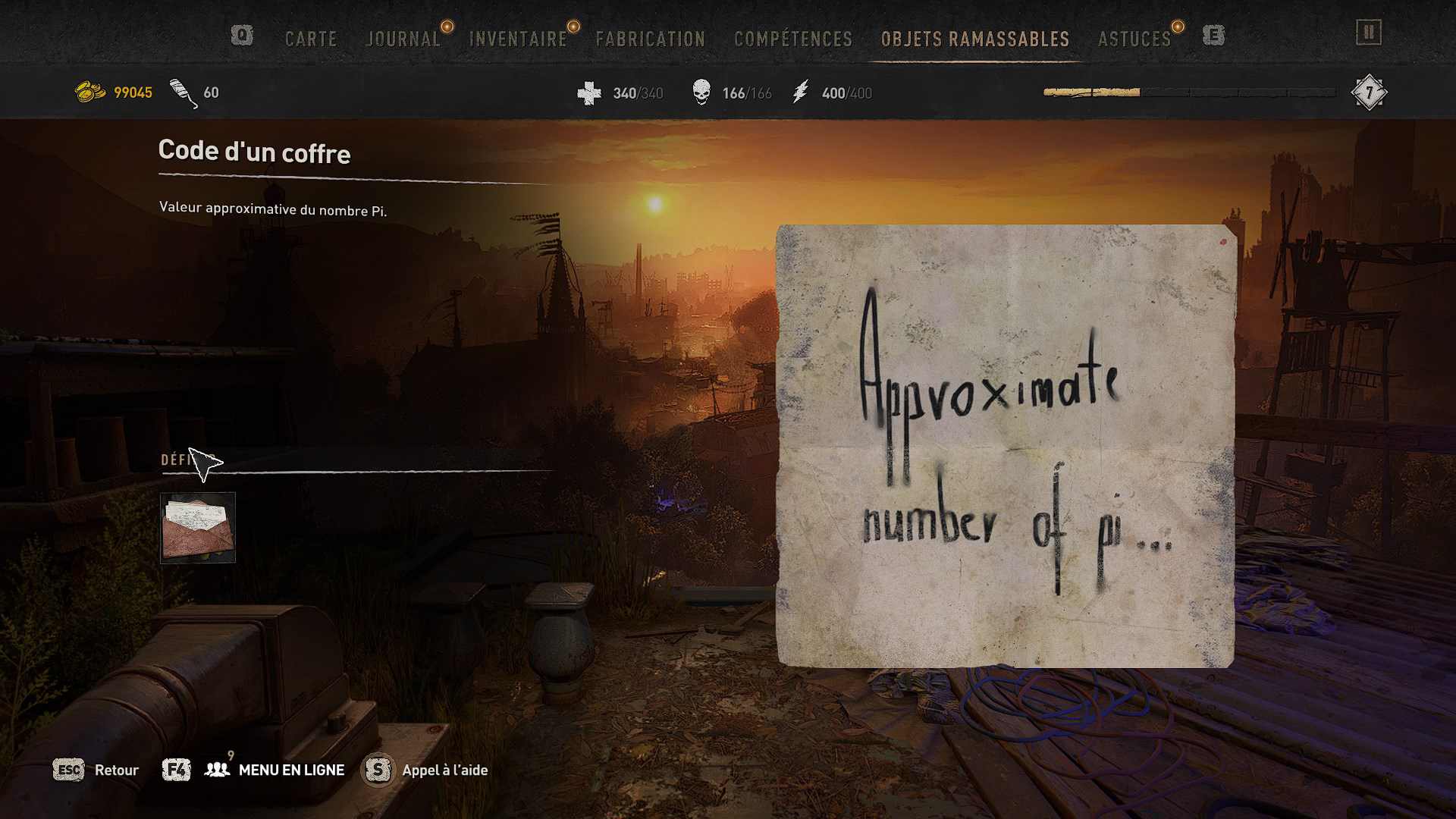Go to the Fabrication tab
1456x819 pixels.
(x=650, y=39)
